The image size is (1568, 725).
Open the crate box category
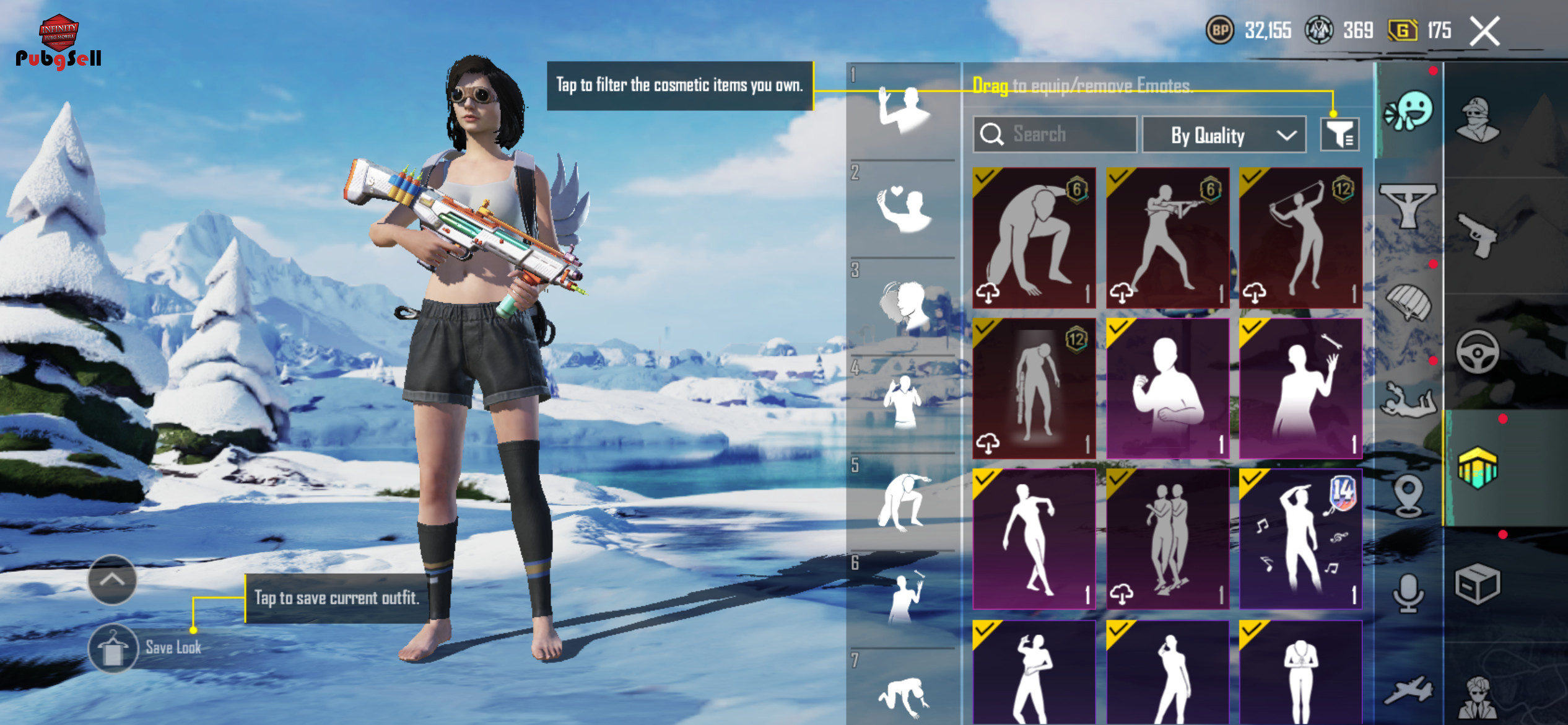[x=1478, y=584]
